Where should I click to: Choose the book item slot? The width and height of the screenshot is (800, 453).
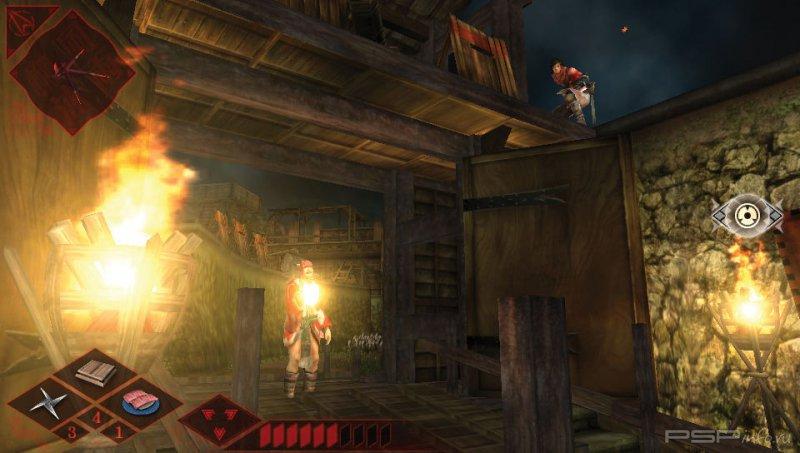[x=94, y=374]
